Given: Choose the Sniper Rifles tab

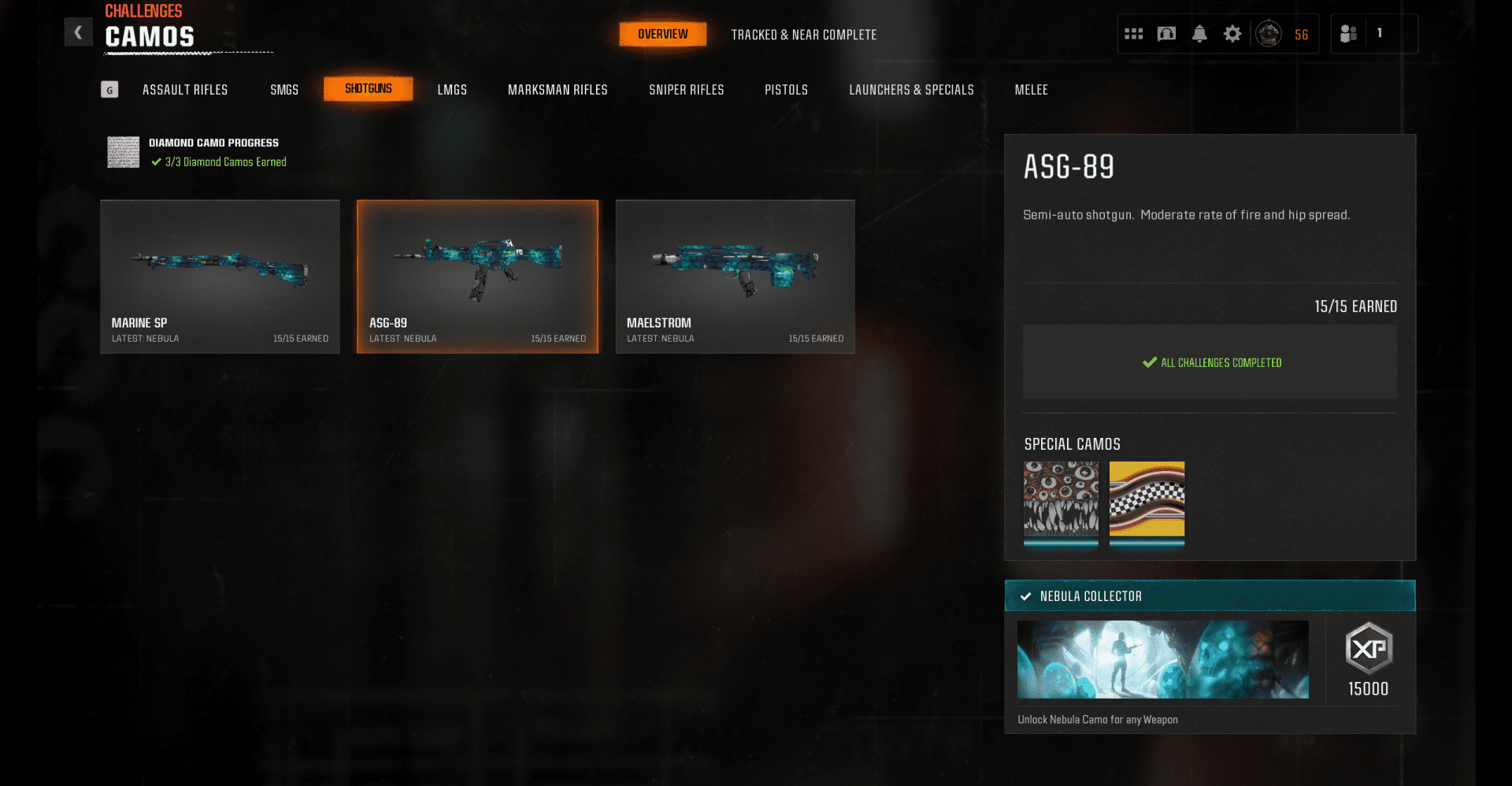Looking at the screenshot, I should tap(686, 90).
